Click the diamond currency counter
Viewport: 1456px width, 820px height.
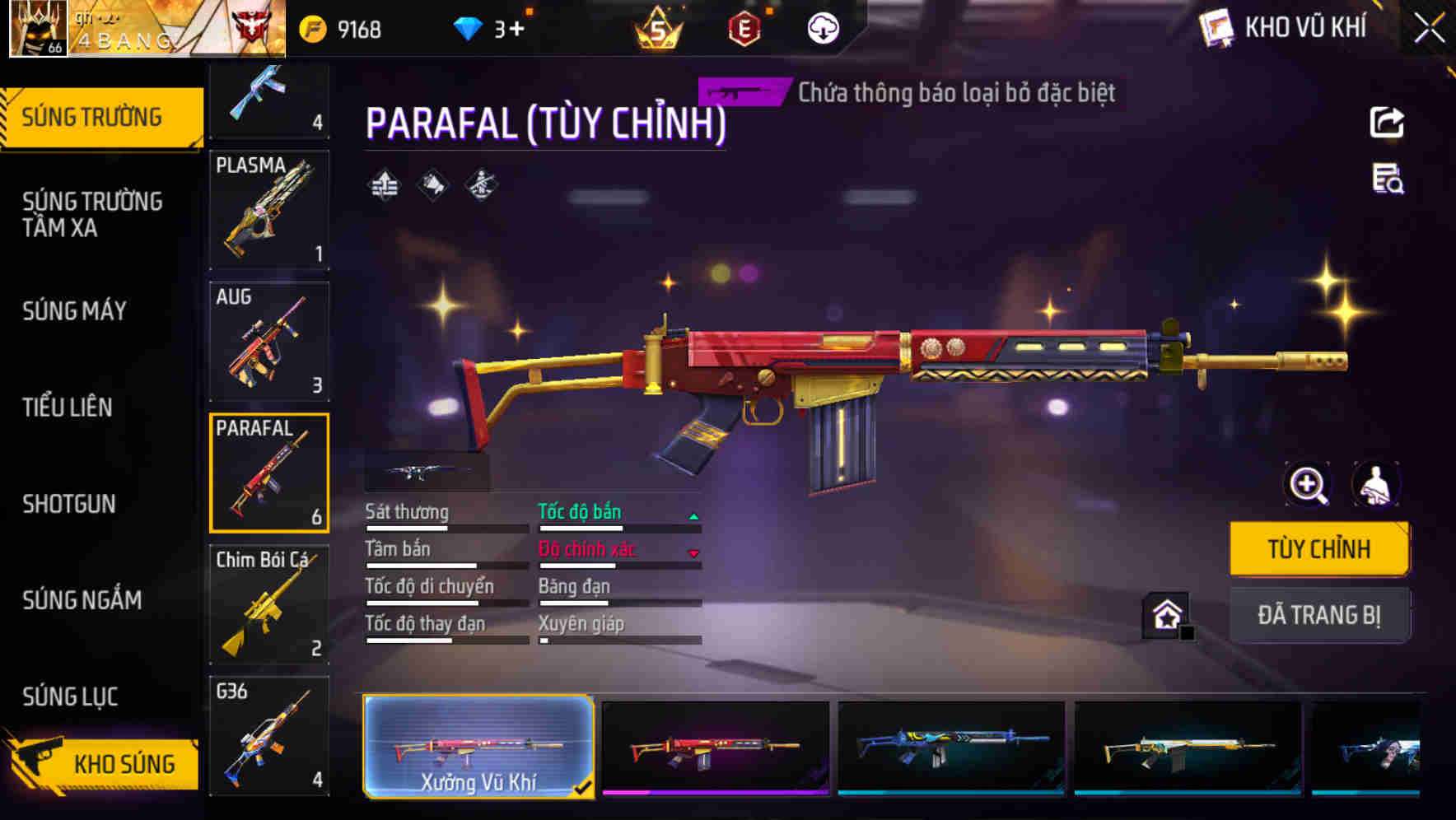(491, 30)
